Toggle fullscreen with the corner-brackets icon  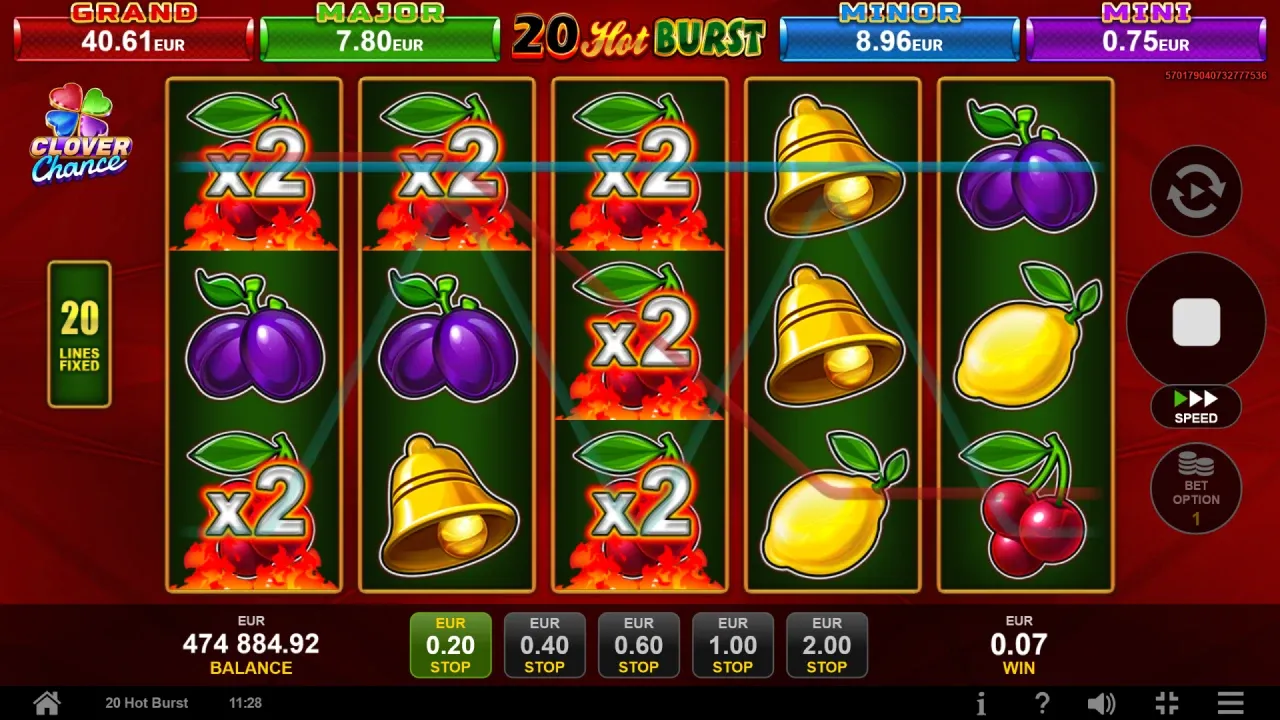tap(1166, 703)
